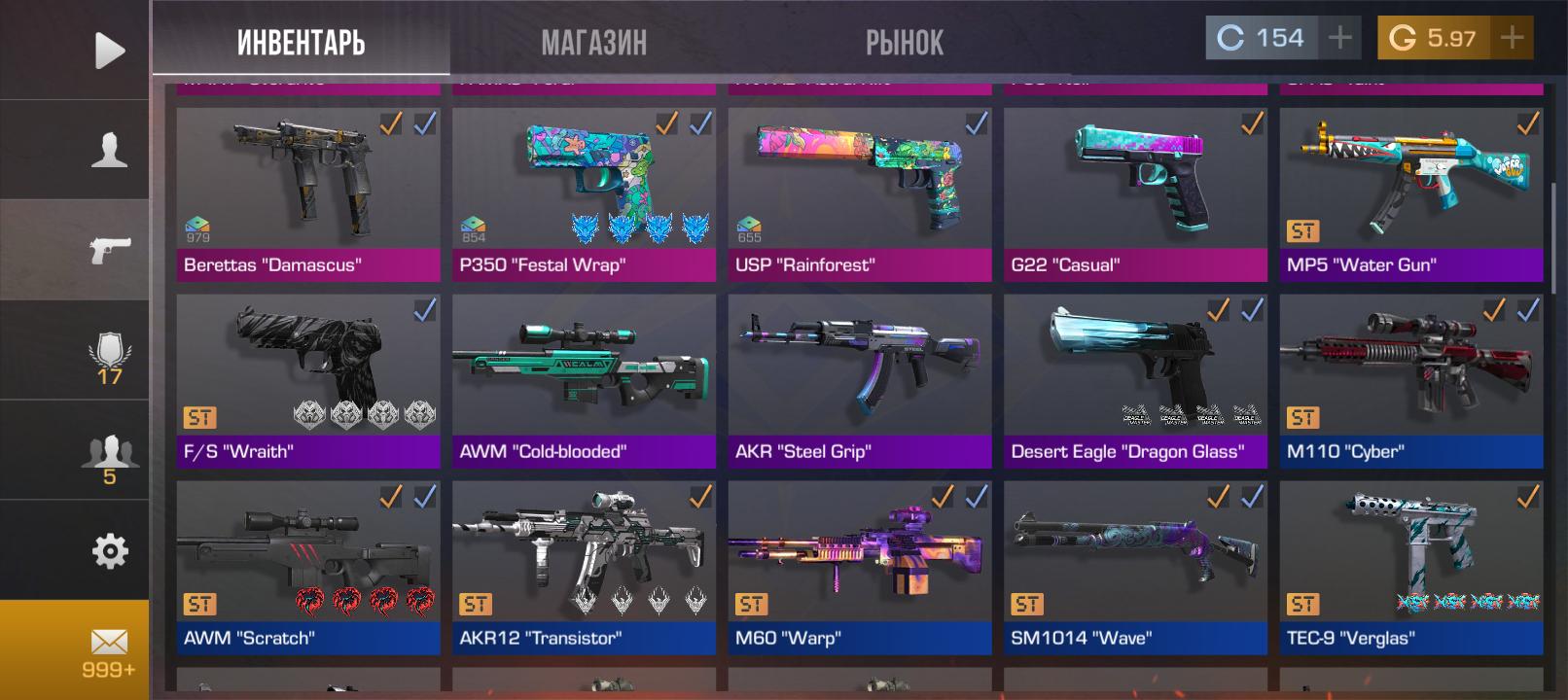Image resolution: width=1568 pixels, height=700 pixels.
Task: Add gold with the plus button
Action: [1512, 38]
